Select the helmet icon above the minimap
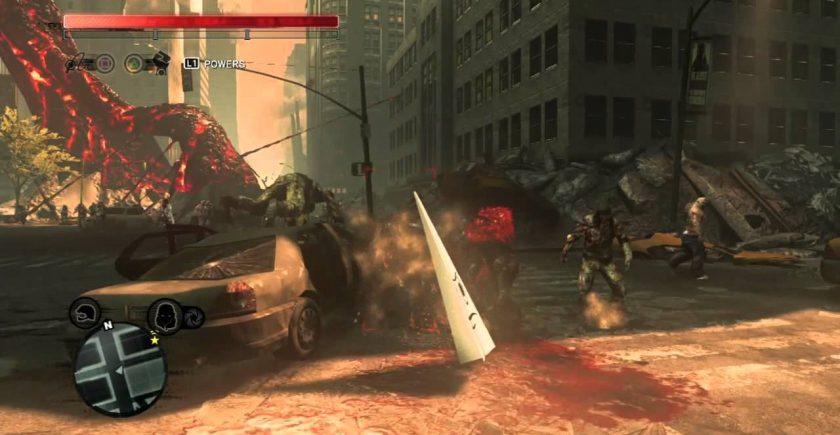This screenshot has height=435, width=840. (84, 314)
